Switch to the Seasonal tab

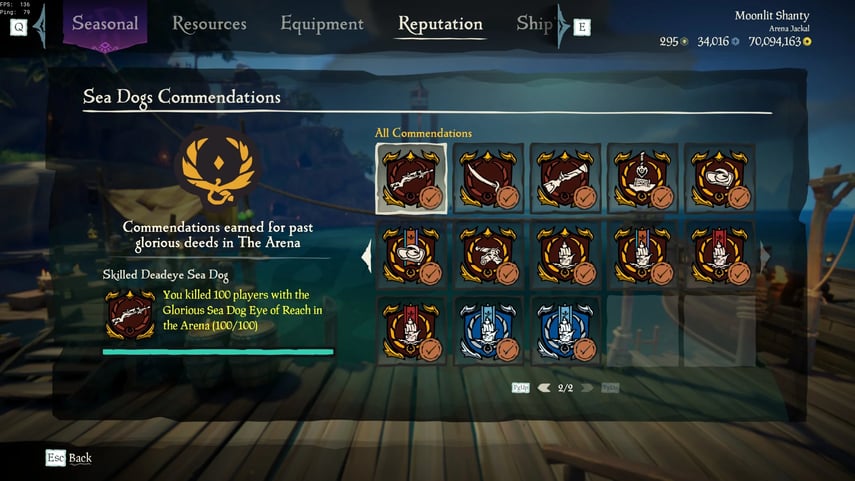[105, 23]
